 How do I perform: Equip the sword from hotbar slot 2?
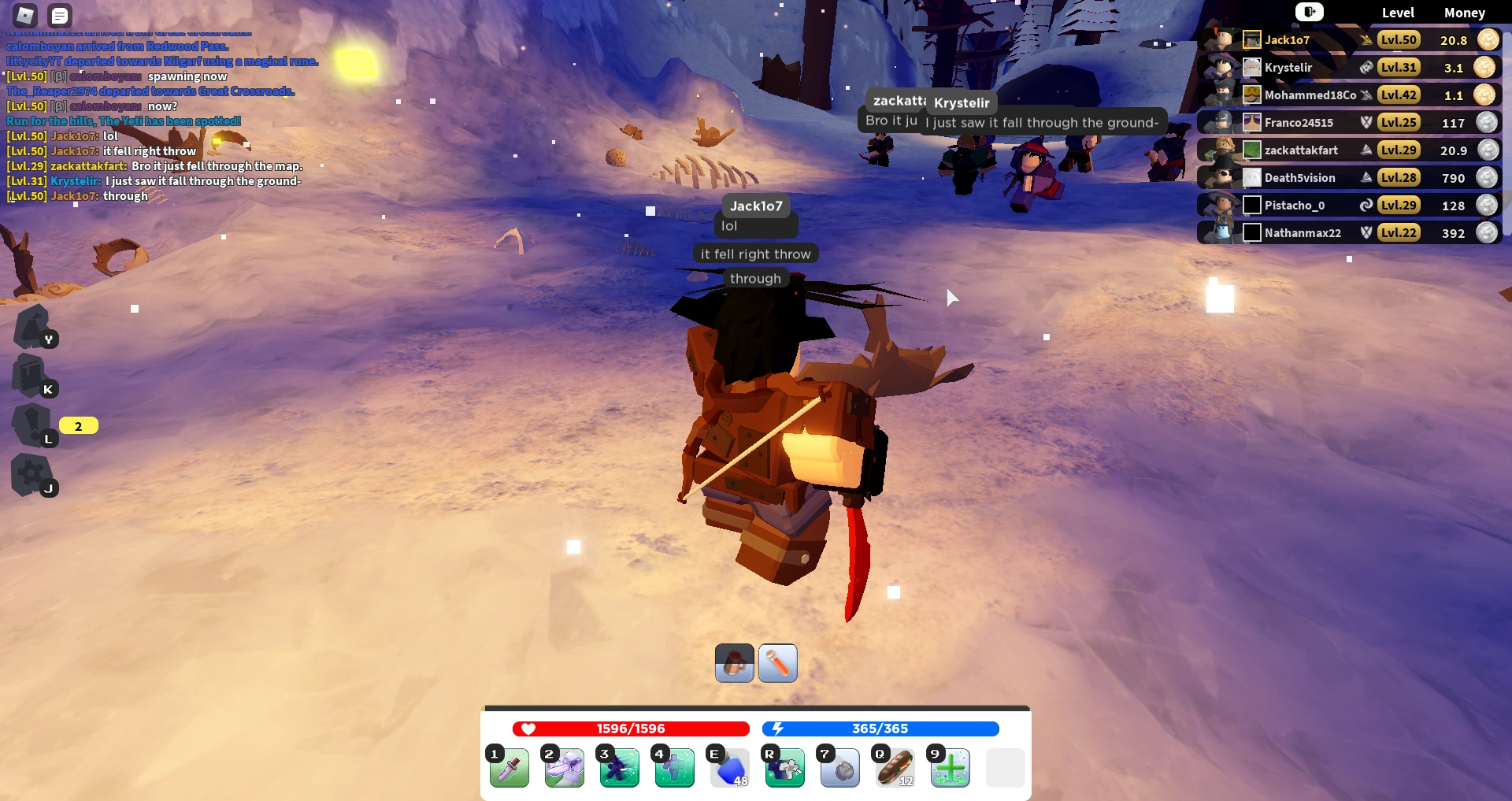click(564, 768)
